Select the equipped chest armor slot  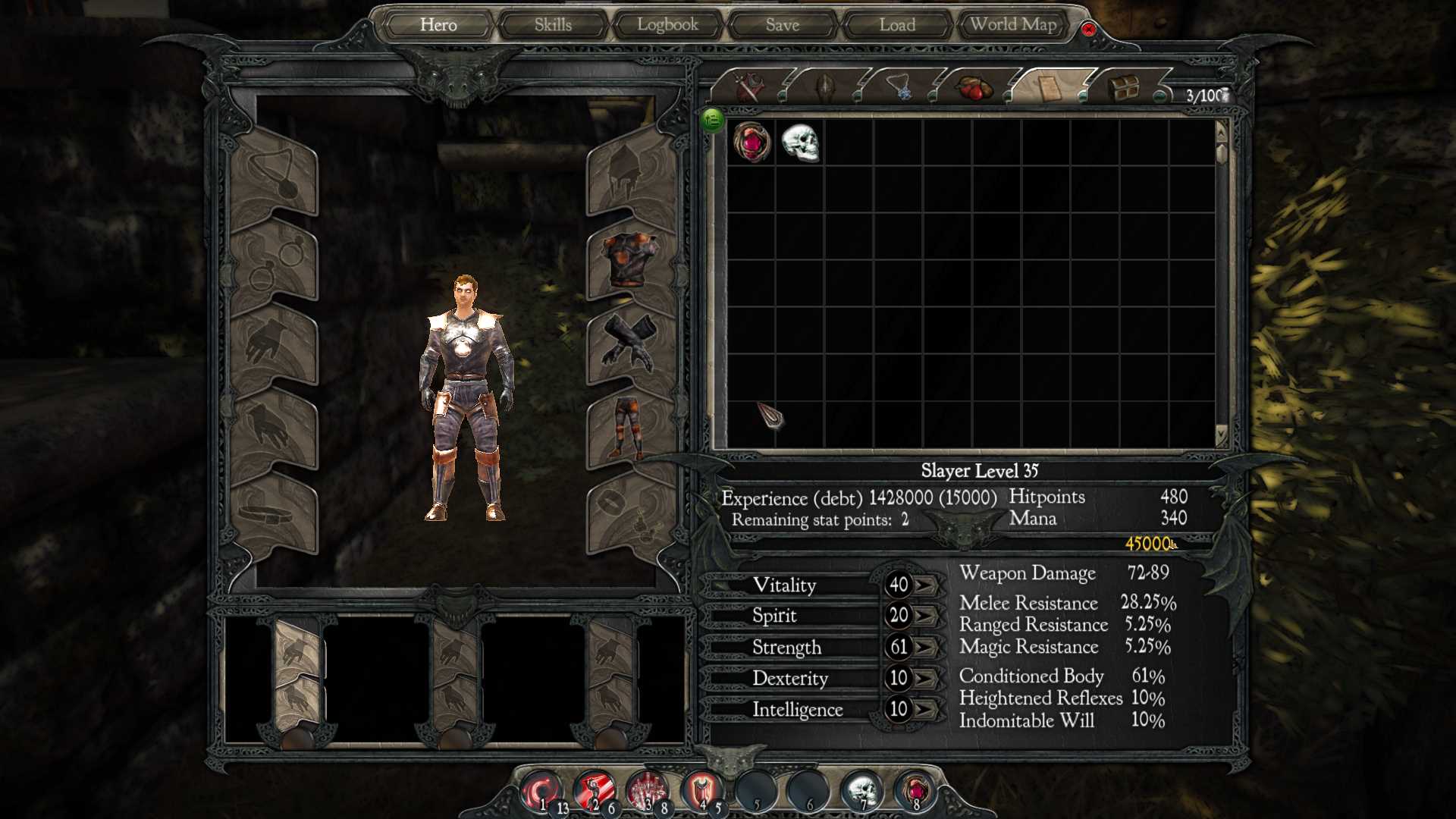(x=629, y=259)
